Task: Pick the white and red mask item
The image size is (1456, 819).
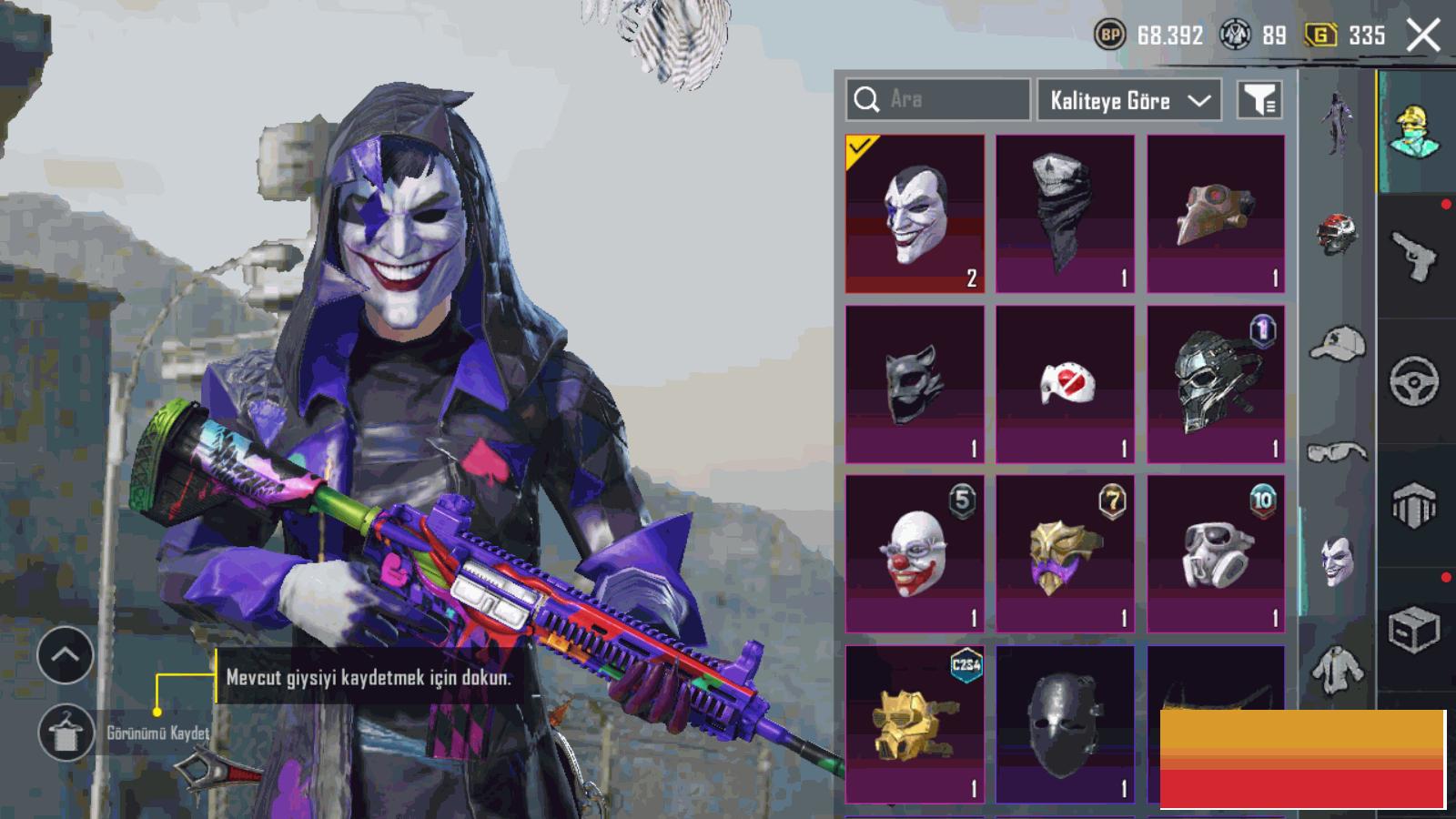Action: [x=1065, y=384]
